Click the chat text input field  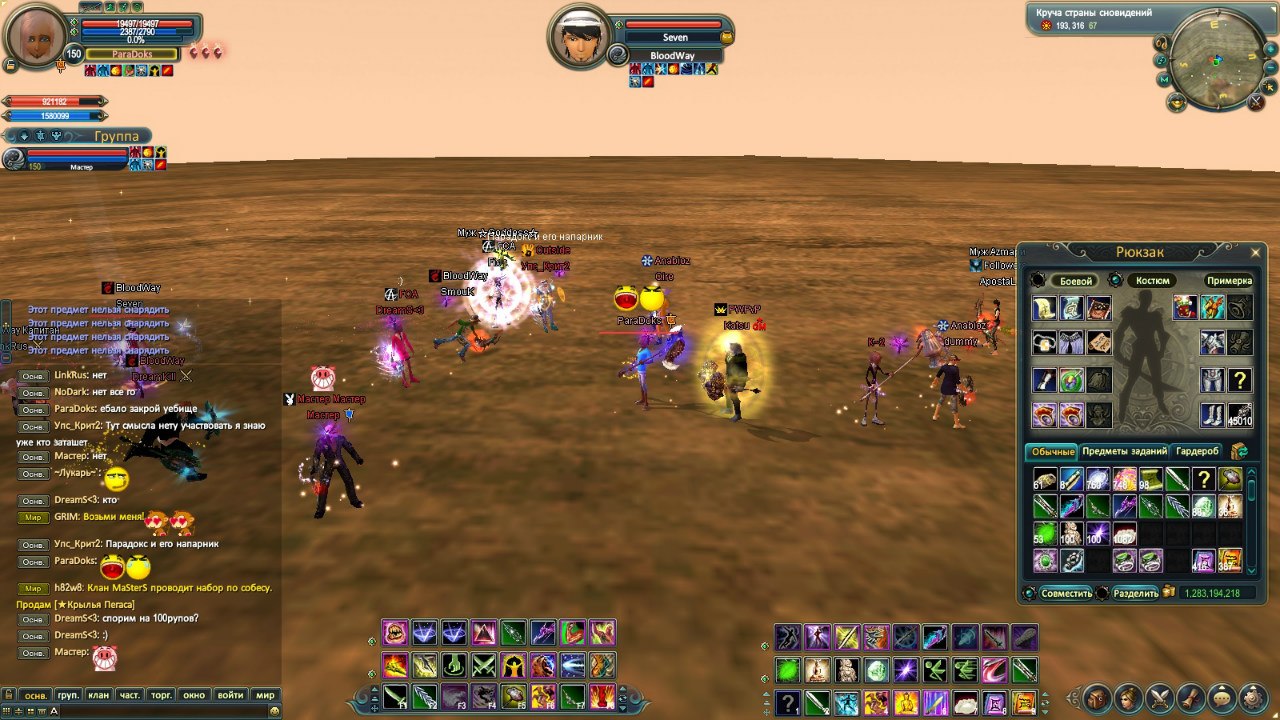pos(150,711)
